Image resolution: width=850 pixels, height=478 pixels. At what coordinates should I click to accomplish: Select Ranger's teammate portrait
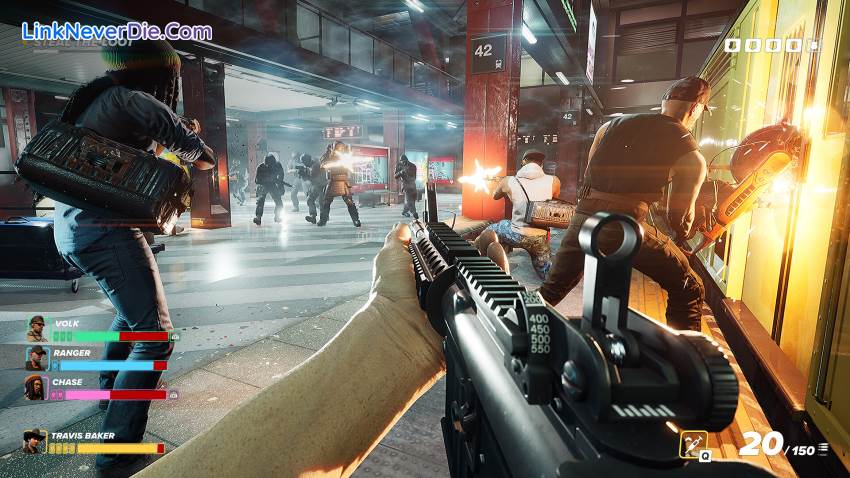tap(36, 358)
